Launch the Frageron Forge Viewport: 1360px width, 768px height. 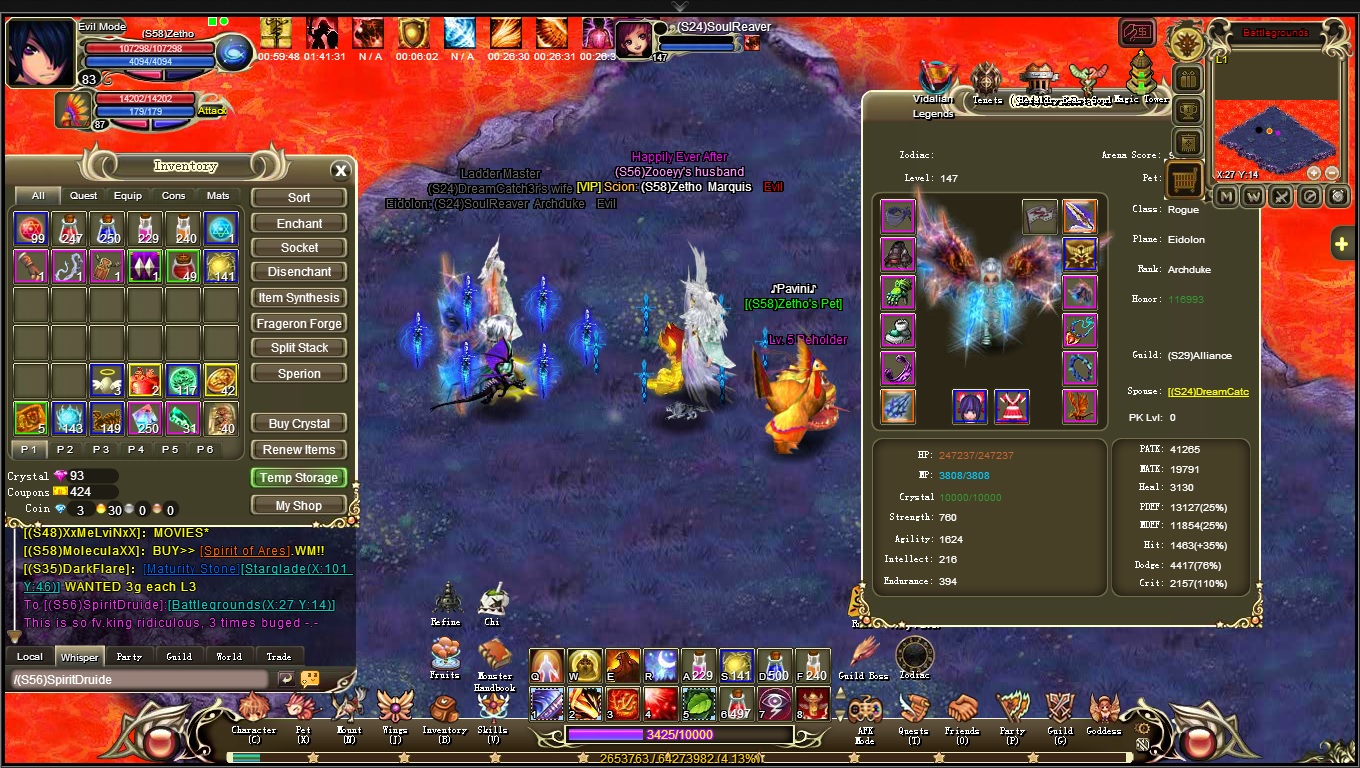(299, 324)
